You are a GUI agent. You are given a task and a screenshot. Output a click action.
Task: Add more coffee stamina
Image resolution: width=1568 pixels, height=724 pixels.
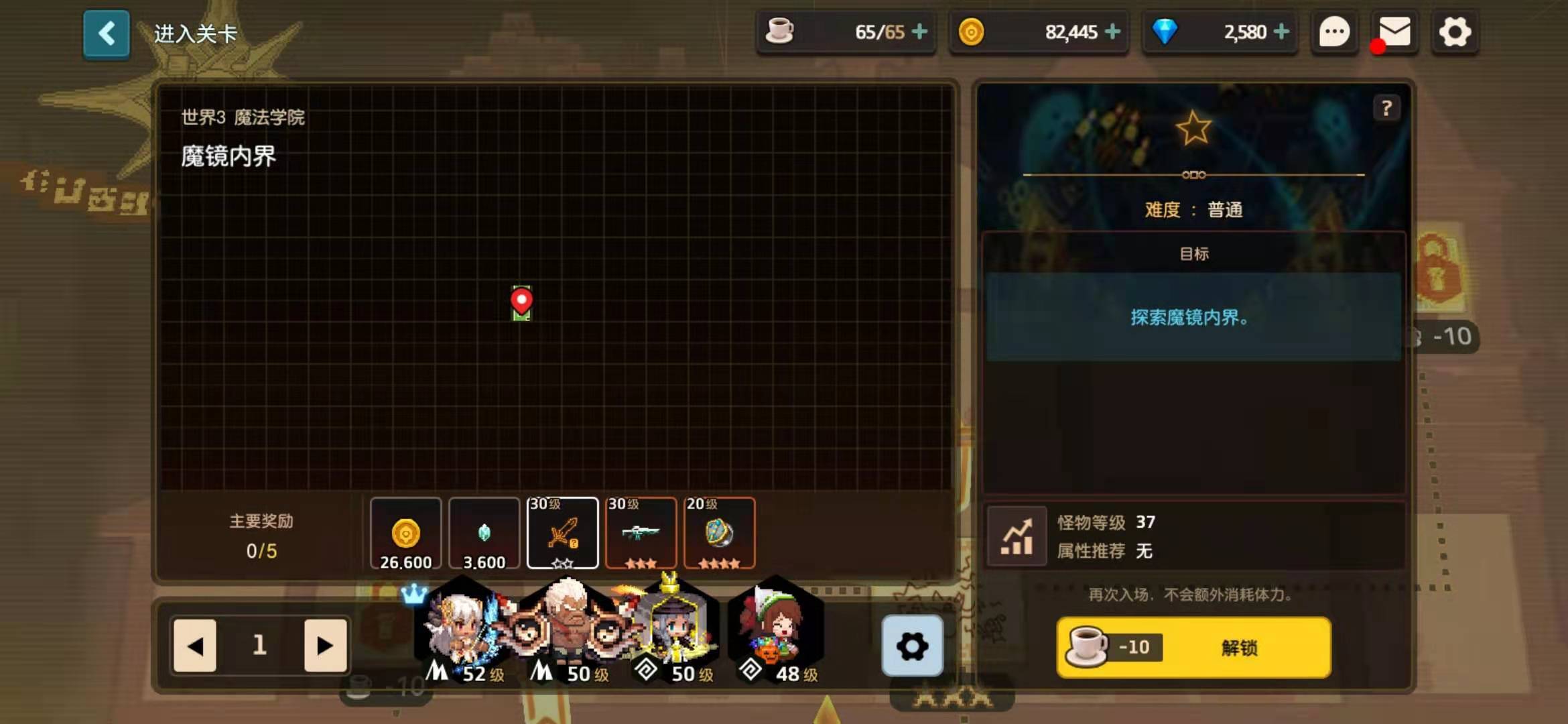(920, 32)
